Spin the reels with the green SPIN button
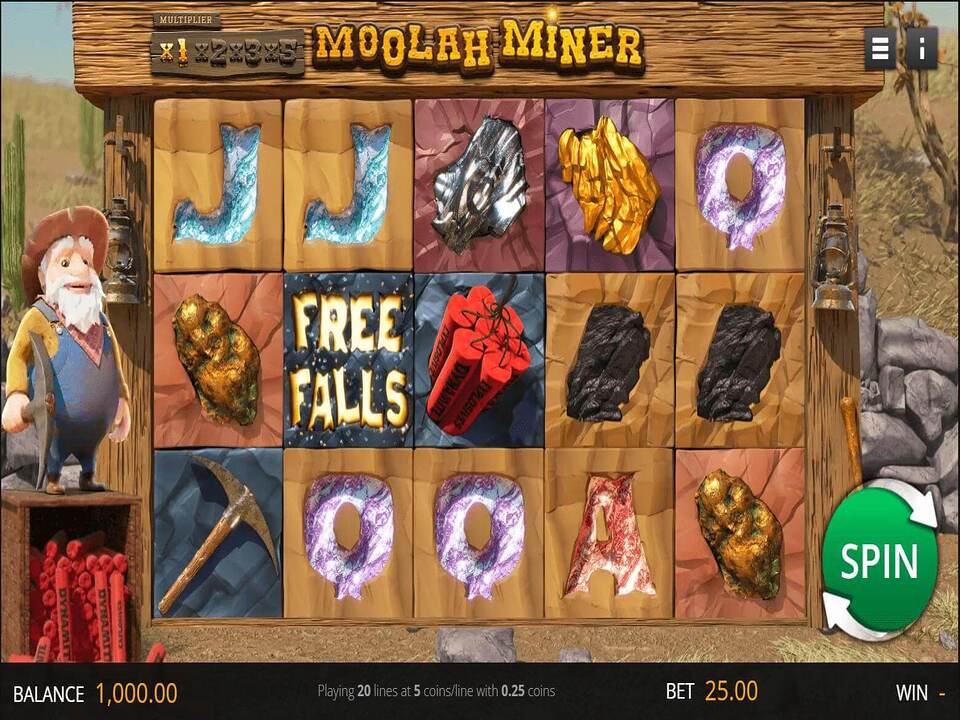The image size is (960, 720). coord(879,560)
